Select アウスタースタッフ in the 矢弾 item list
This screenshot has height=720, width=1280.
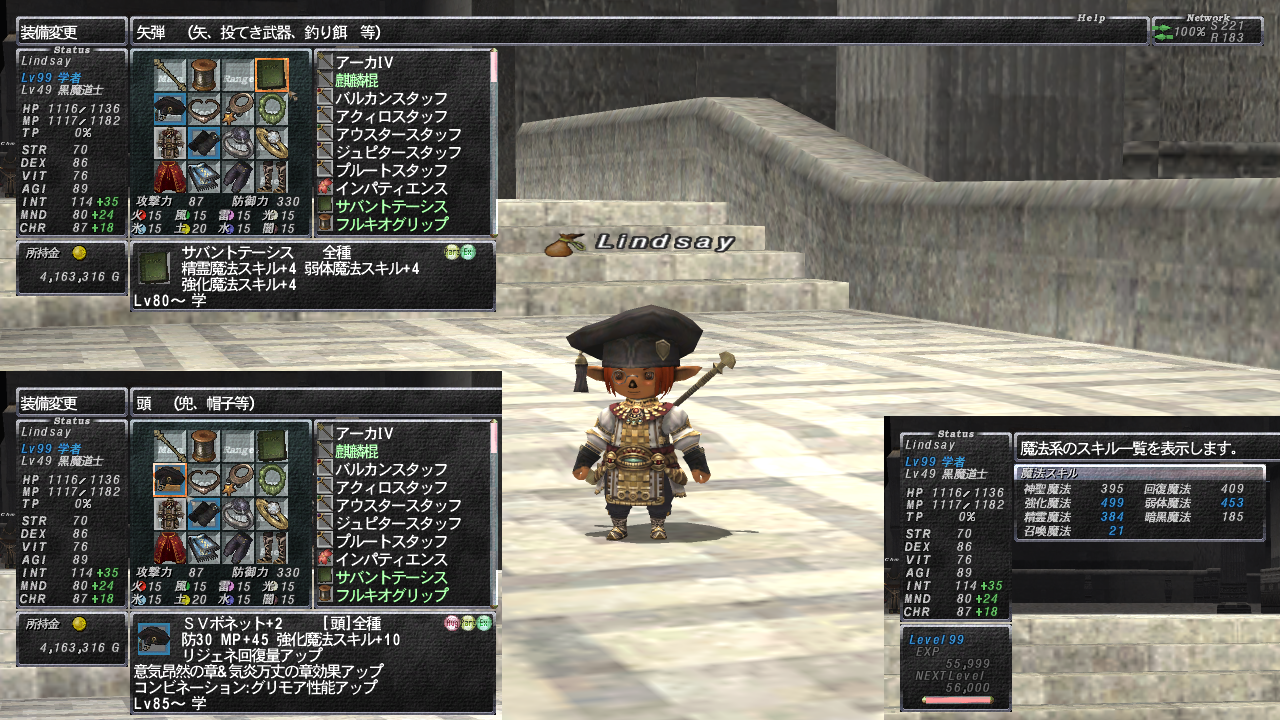pyautogui.click(x=398, y=135)
